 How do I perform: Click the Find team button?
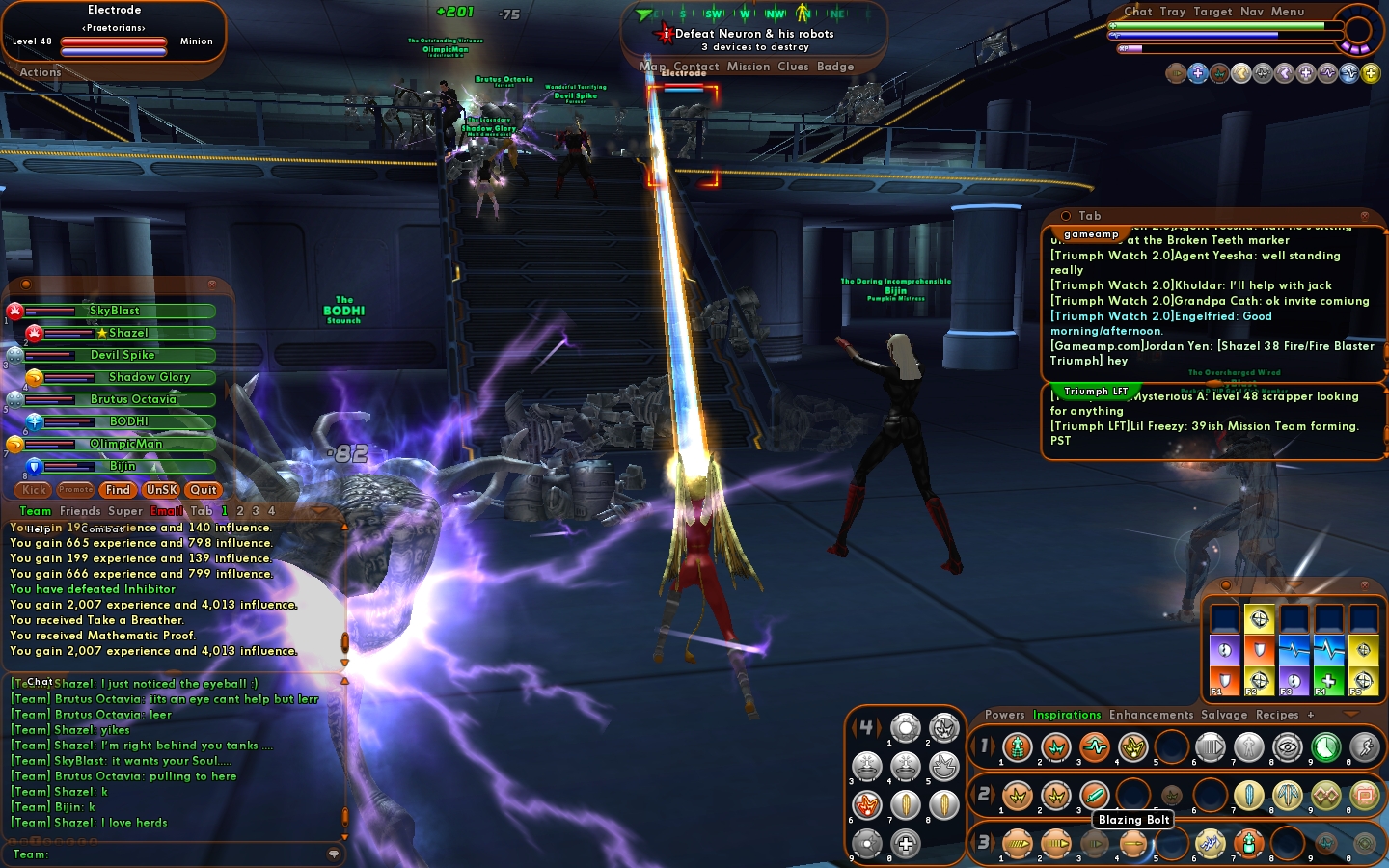point(118,490)
